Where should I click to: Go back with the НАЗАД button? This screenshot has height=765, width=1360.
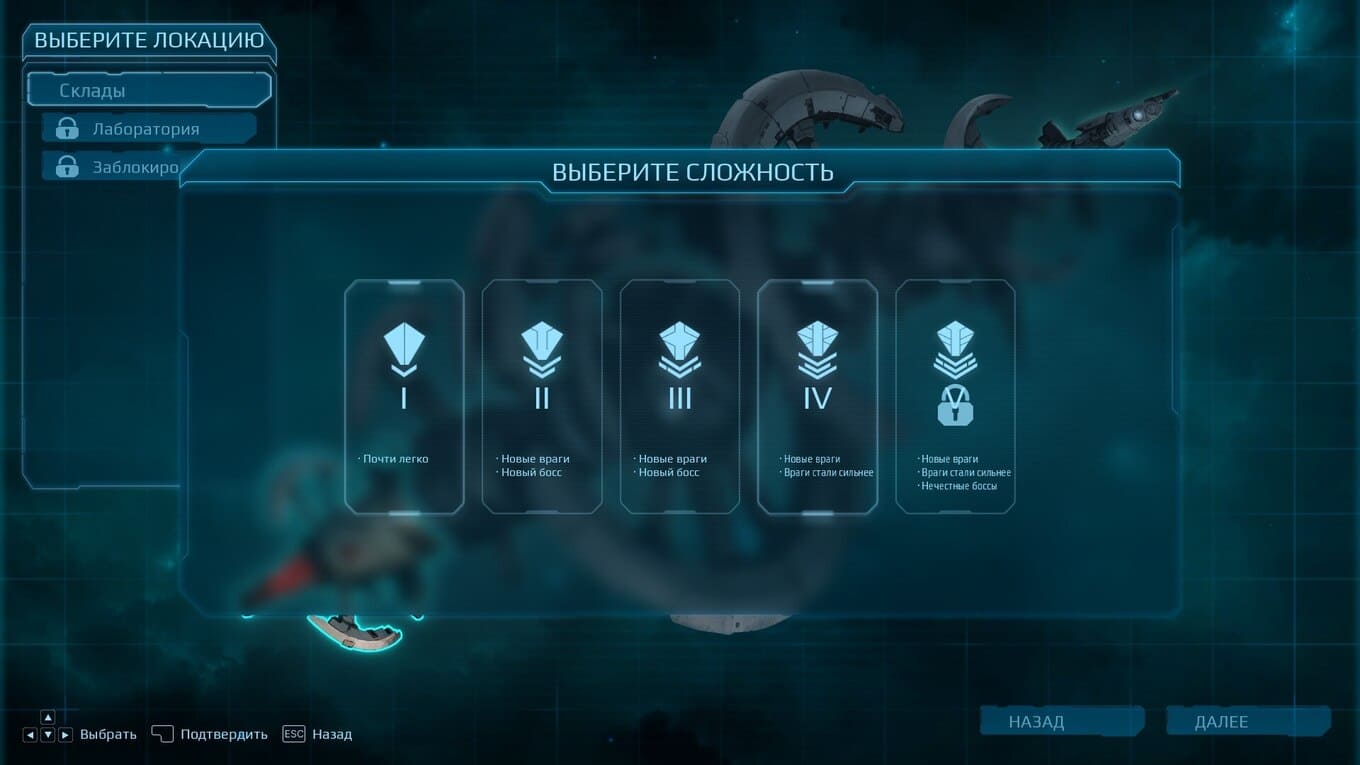(1061, 721)
